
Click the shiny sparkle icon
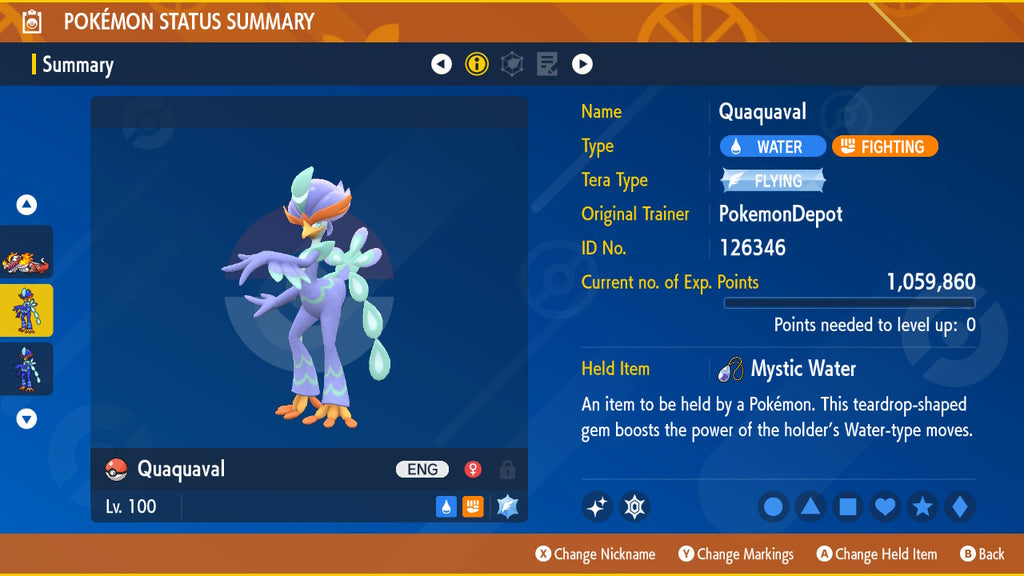597,507
